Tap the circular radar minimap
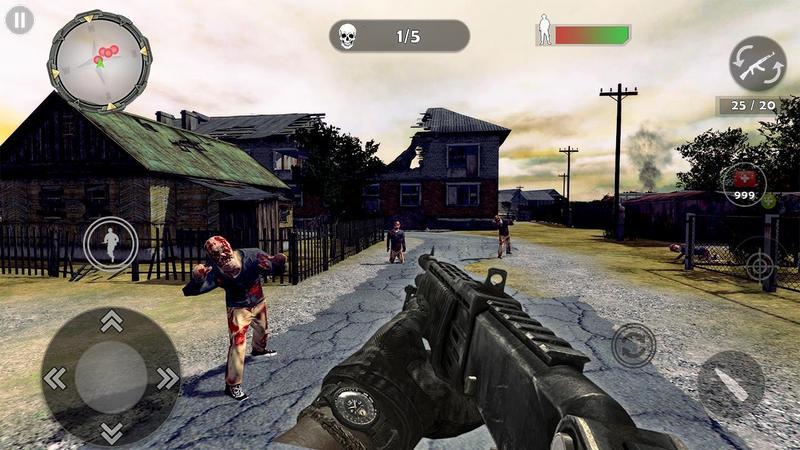The width and height of the screenshot is (800, 450). click(100, 60)
